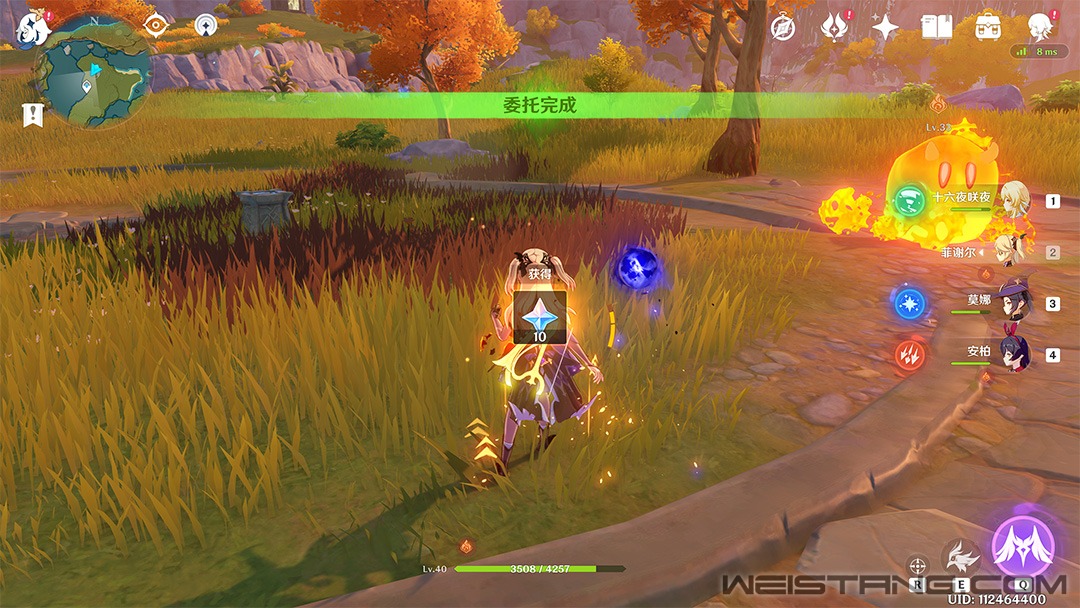The image size is (1080, 608).
Task: Click the signal beacon icon beside the minimap
Action: [206, 25]
